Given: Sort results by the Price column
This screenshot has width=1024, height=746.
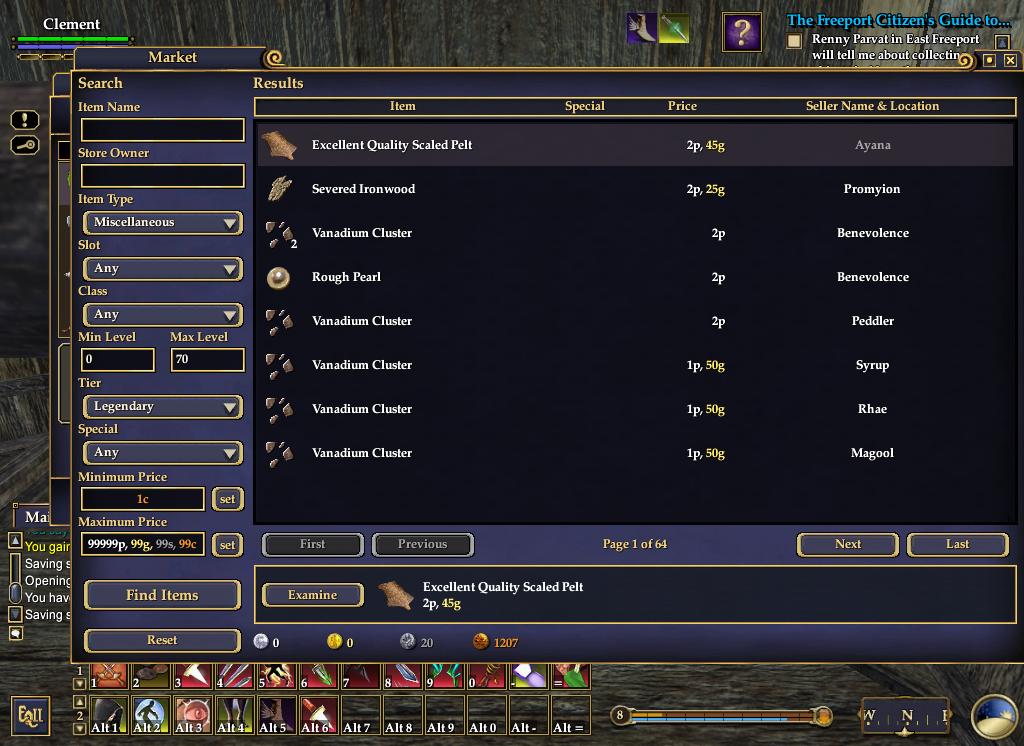Looking at the screenshot, I should [682, 106].
